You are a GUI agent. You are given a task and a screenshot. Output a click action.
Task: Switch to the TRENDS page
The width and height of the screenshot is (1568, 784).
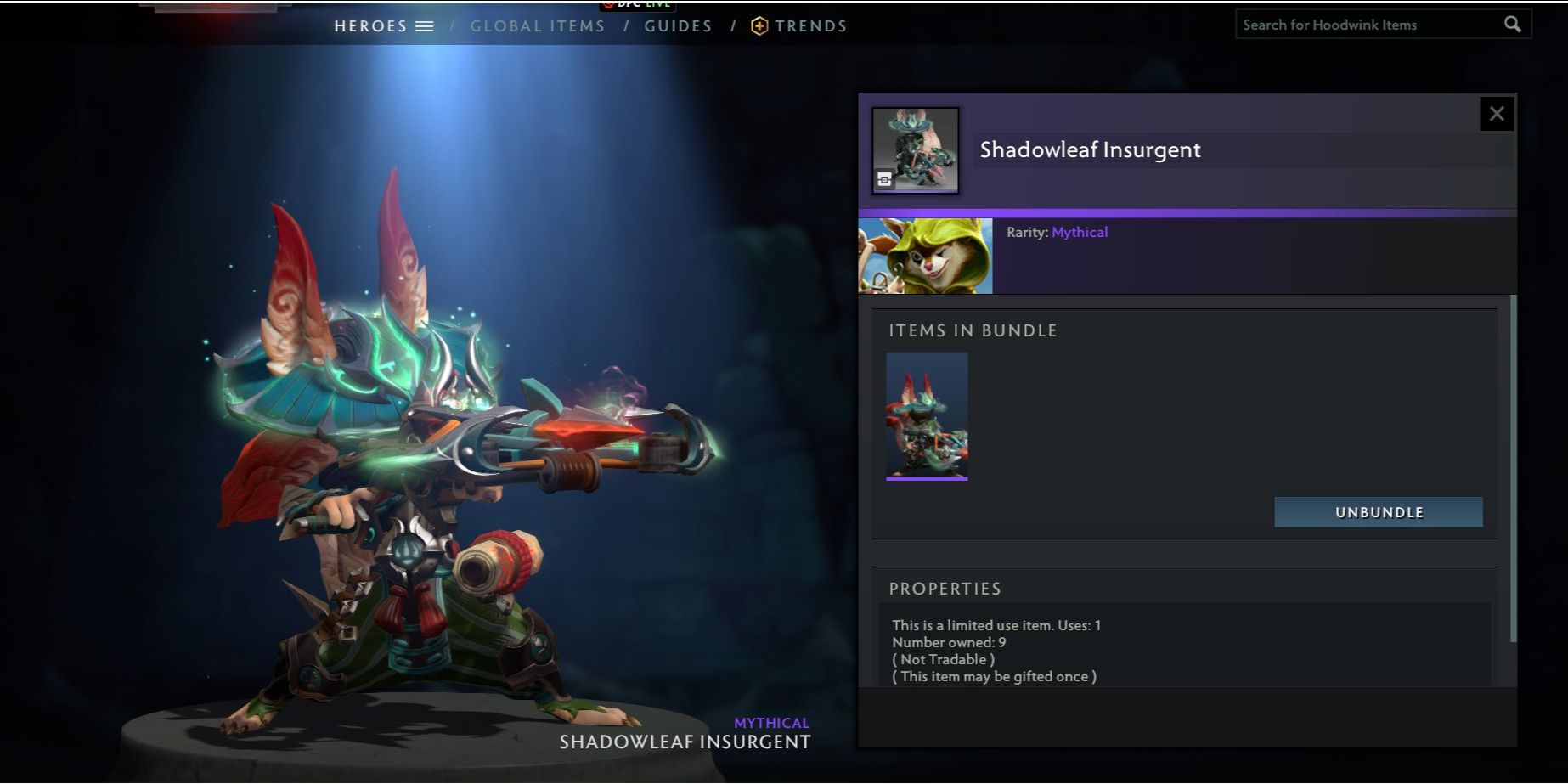pos(811,25)
